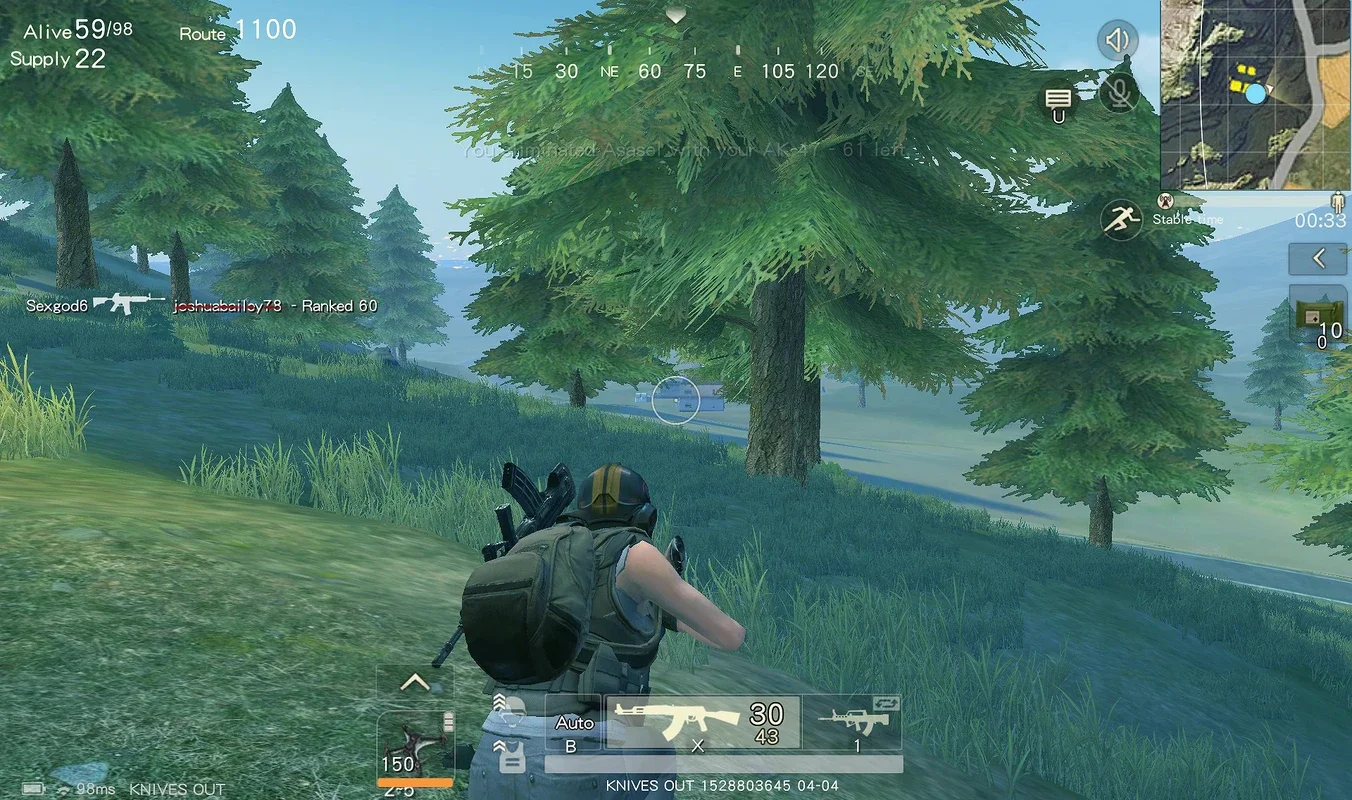
Task: Collapse the right panel with the left chevron
Action: pyautogui.click(x=1318, y=258)
